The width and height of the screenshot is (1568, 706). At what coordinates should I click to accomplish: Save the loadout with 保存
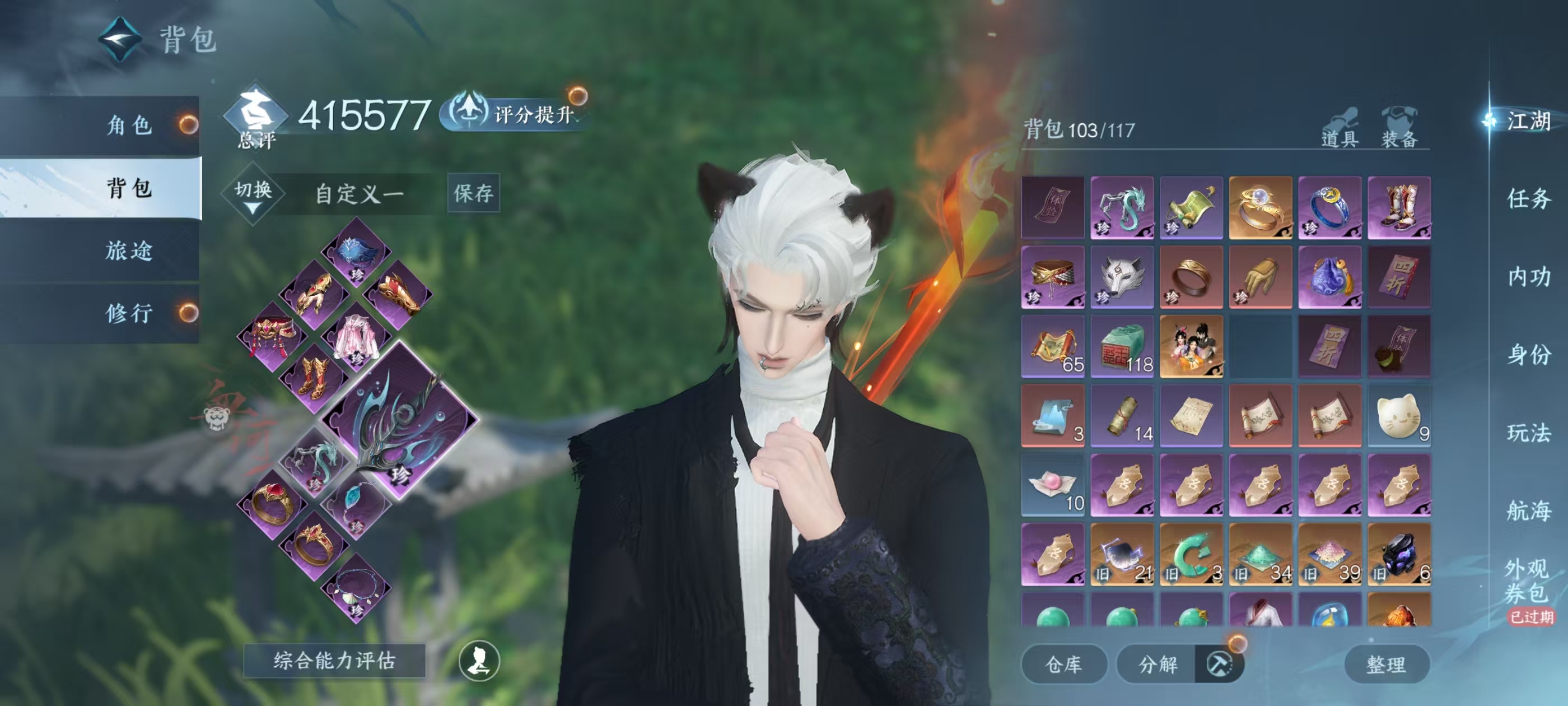point(473,193)
